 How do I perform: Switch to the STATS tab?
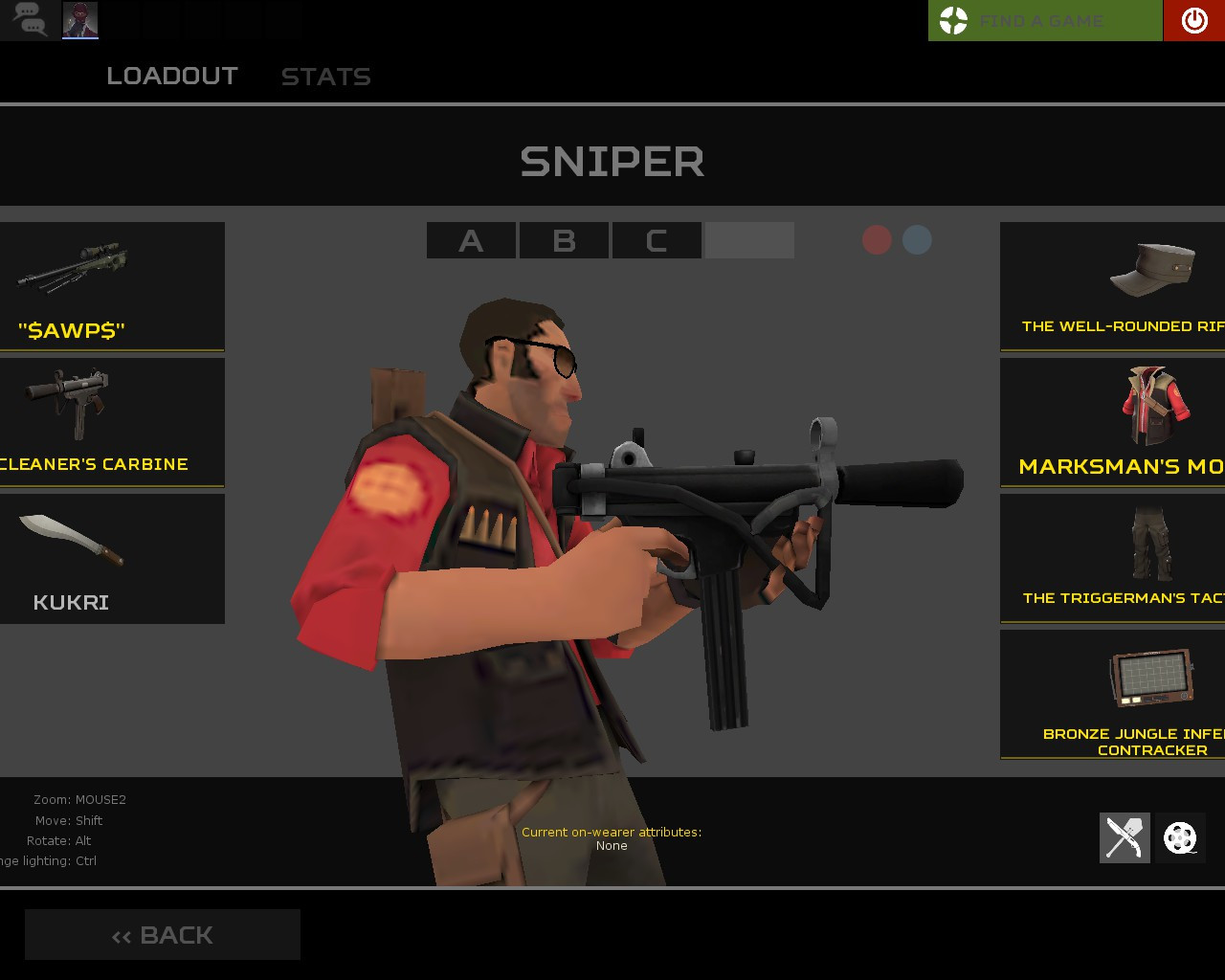coord(326,77)
